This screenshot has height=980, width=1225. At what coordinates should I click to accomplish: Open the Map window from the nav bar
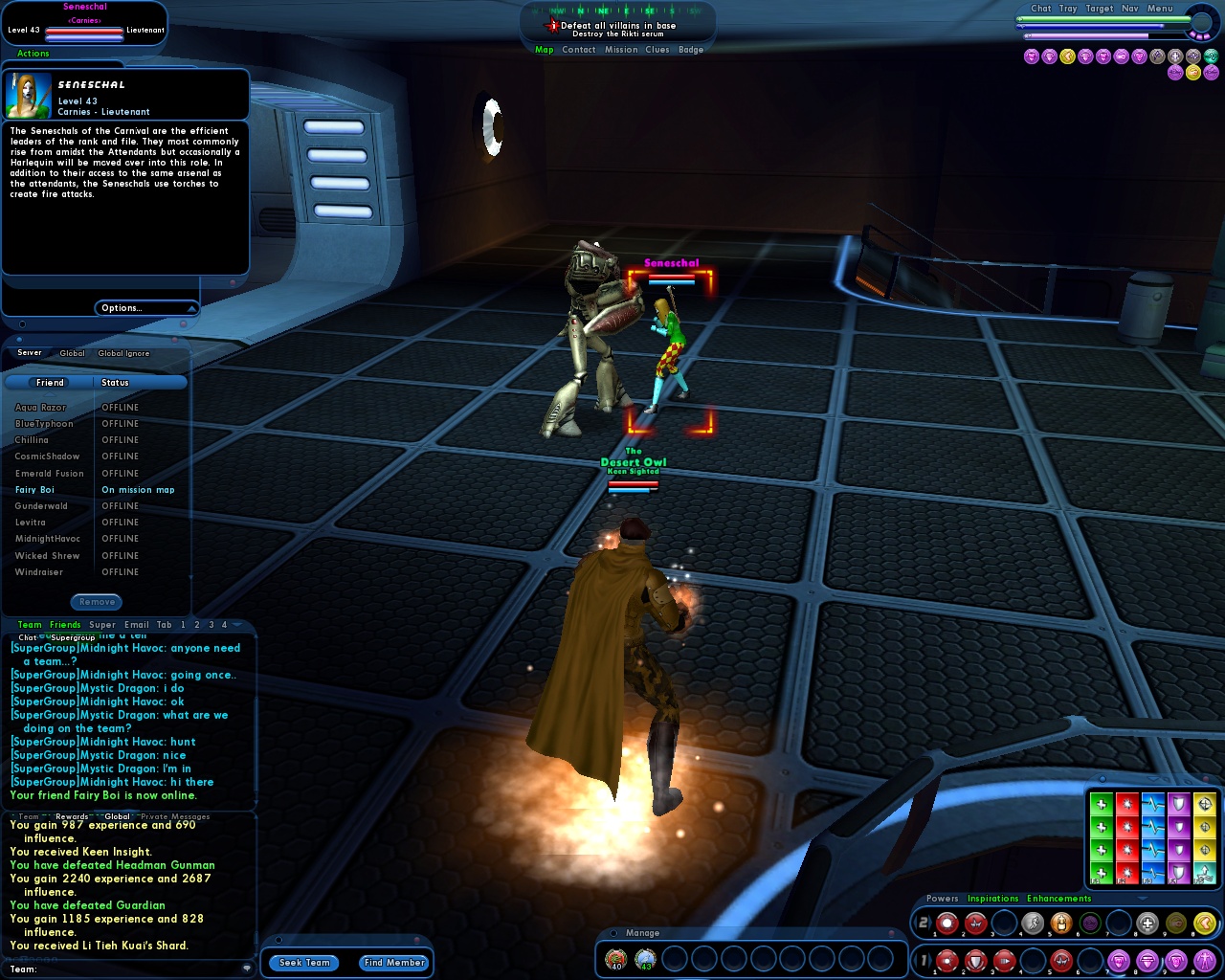pos(544,49)
